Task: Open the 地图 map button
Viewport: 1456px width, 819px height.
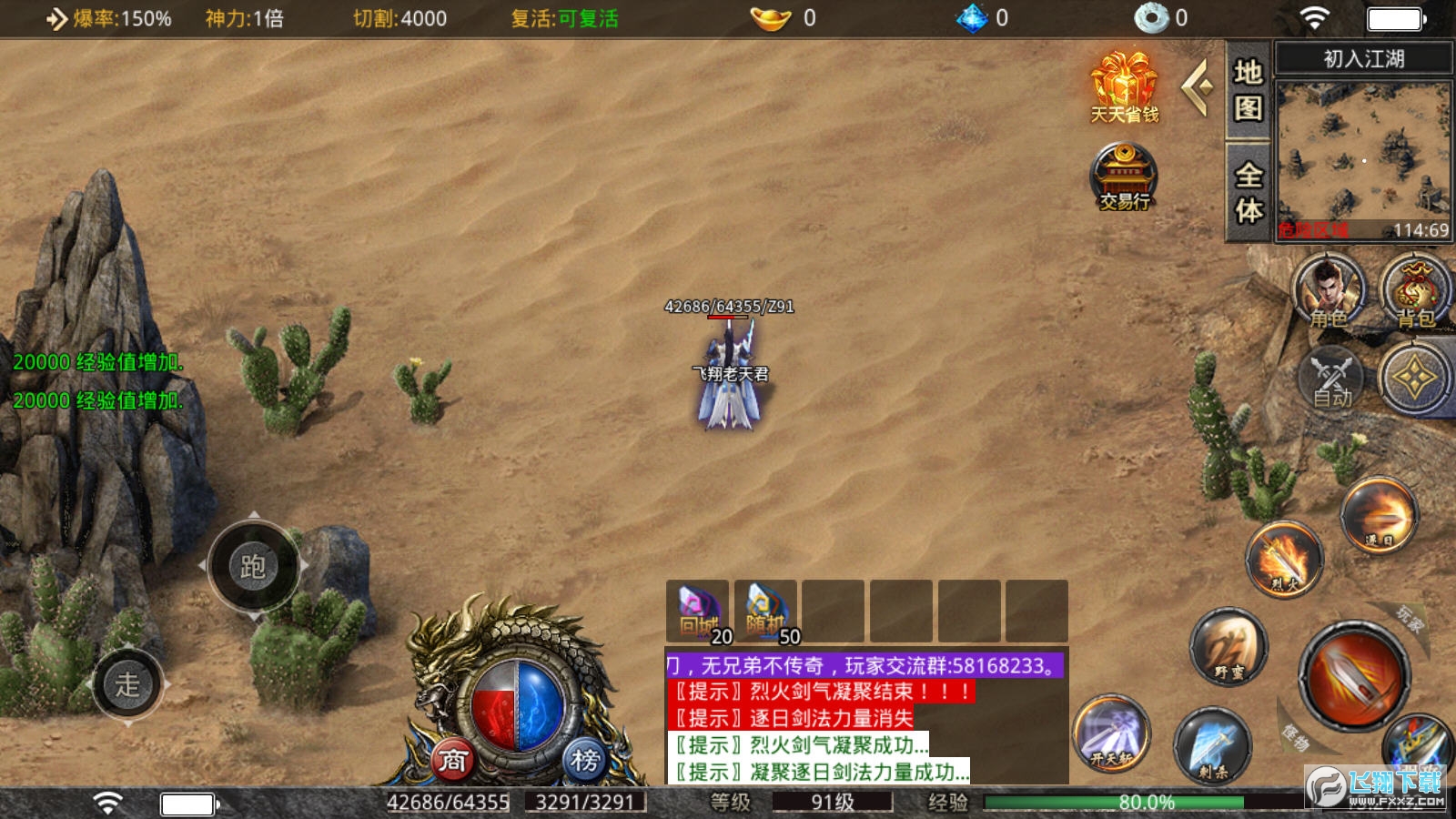Action: click(1248, 90)
